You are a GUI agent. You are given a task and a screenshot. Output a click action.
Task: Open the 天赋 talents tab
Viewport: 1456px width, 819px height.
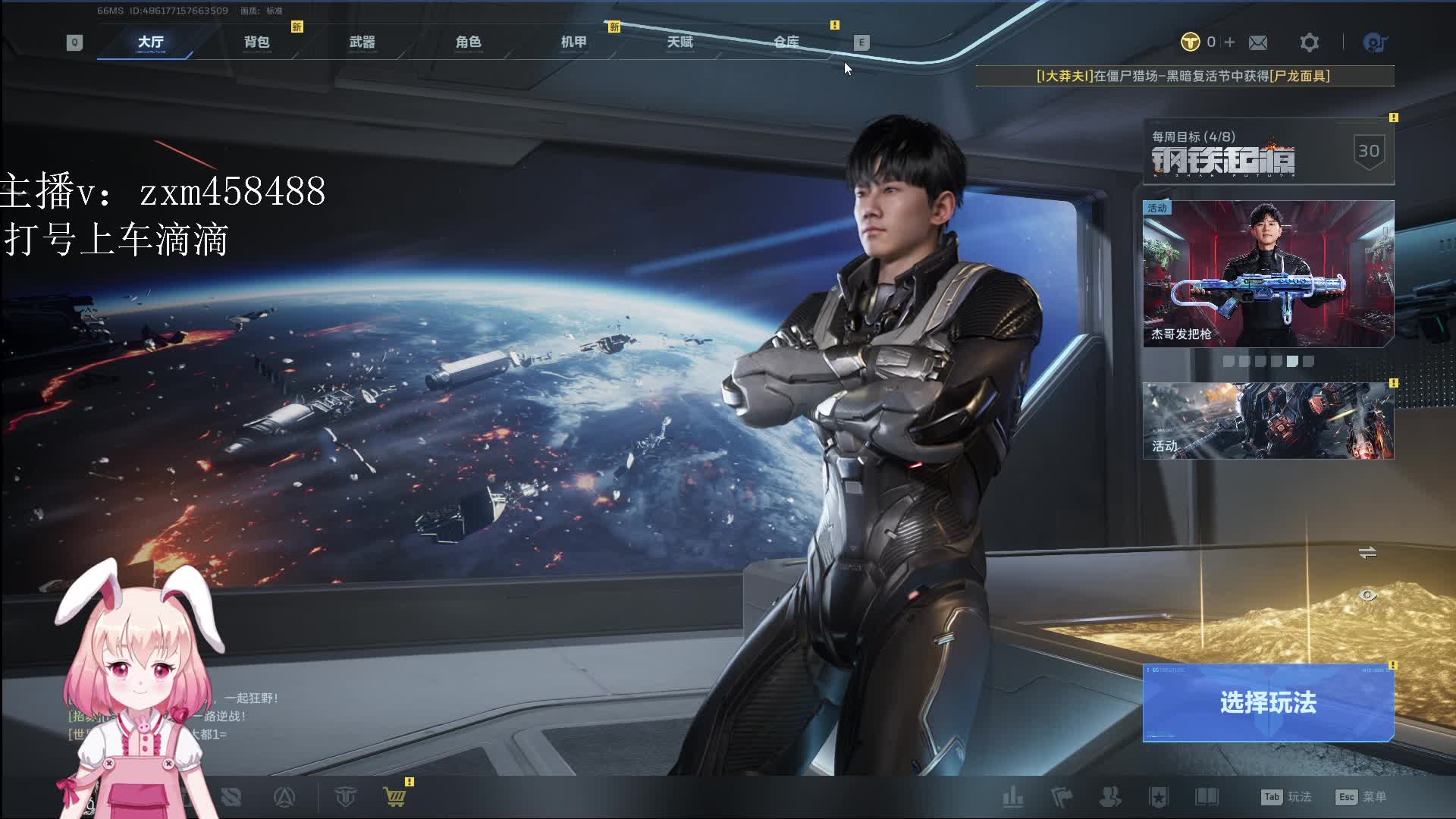click(x=680, y=42)
